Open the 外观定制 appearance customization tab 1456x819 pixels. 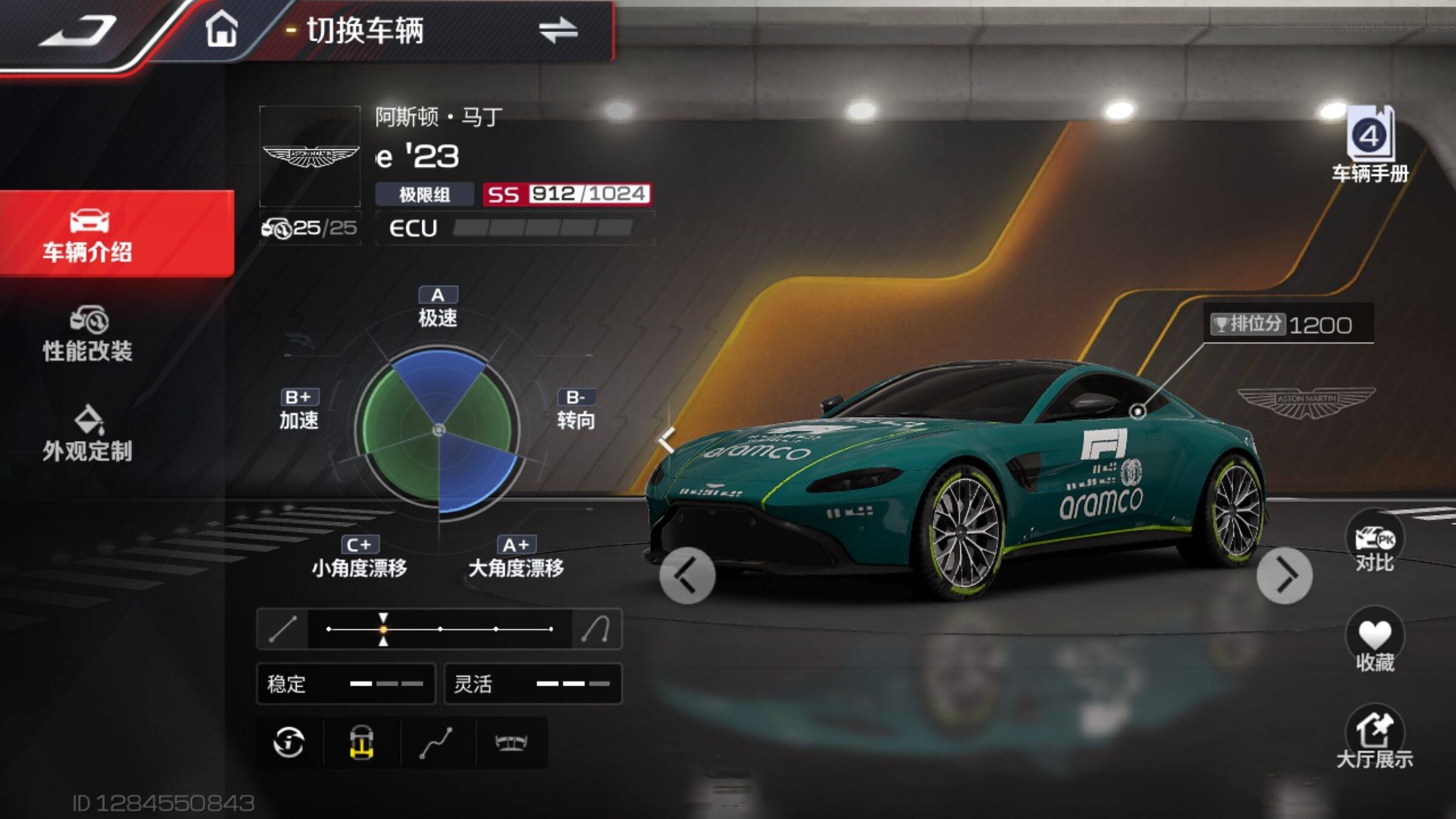coord(88,434)
